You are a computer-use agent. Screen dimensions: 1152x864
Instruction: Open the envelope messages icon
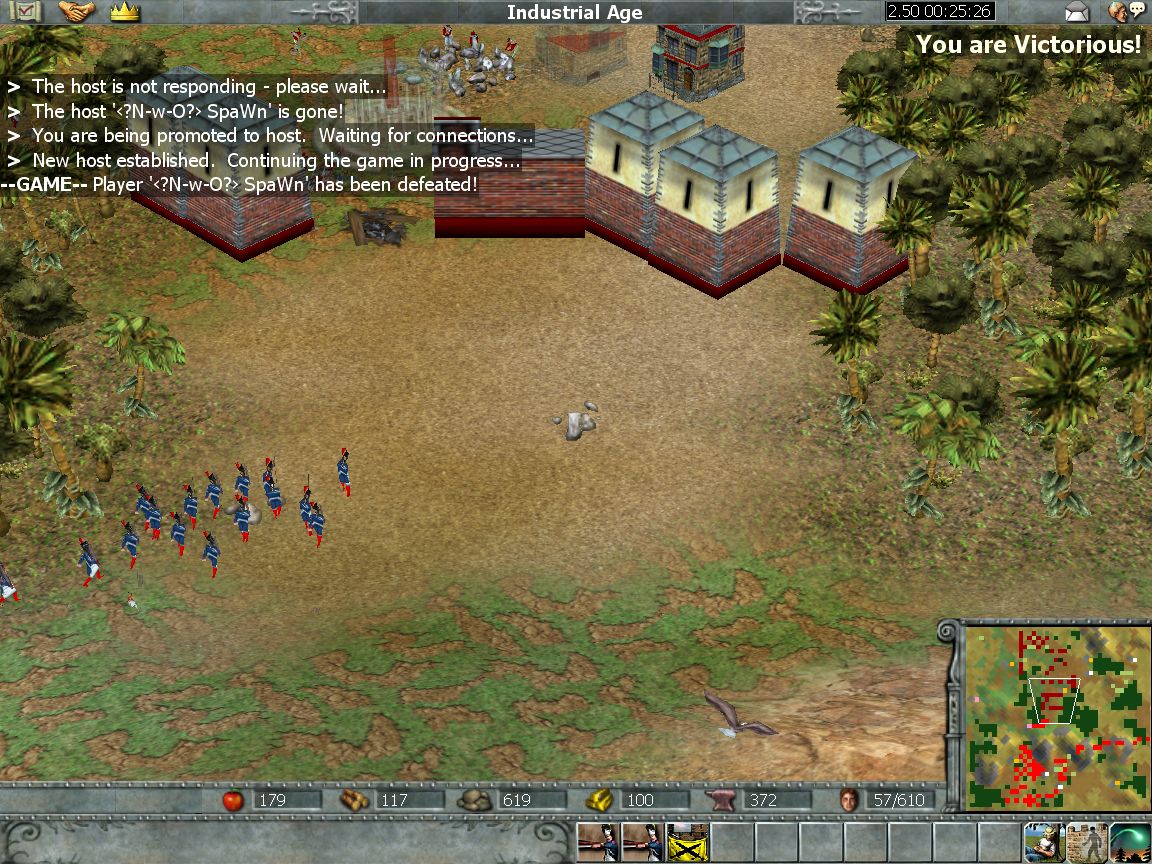1077,12
